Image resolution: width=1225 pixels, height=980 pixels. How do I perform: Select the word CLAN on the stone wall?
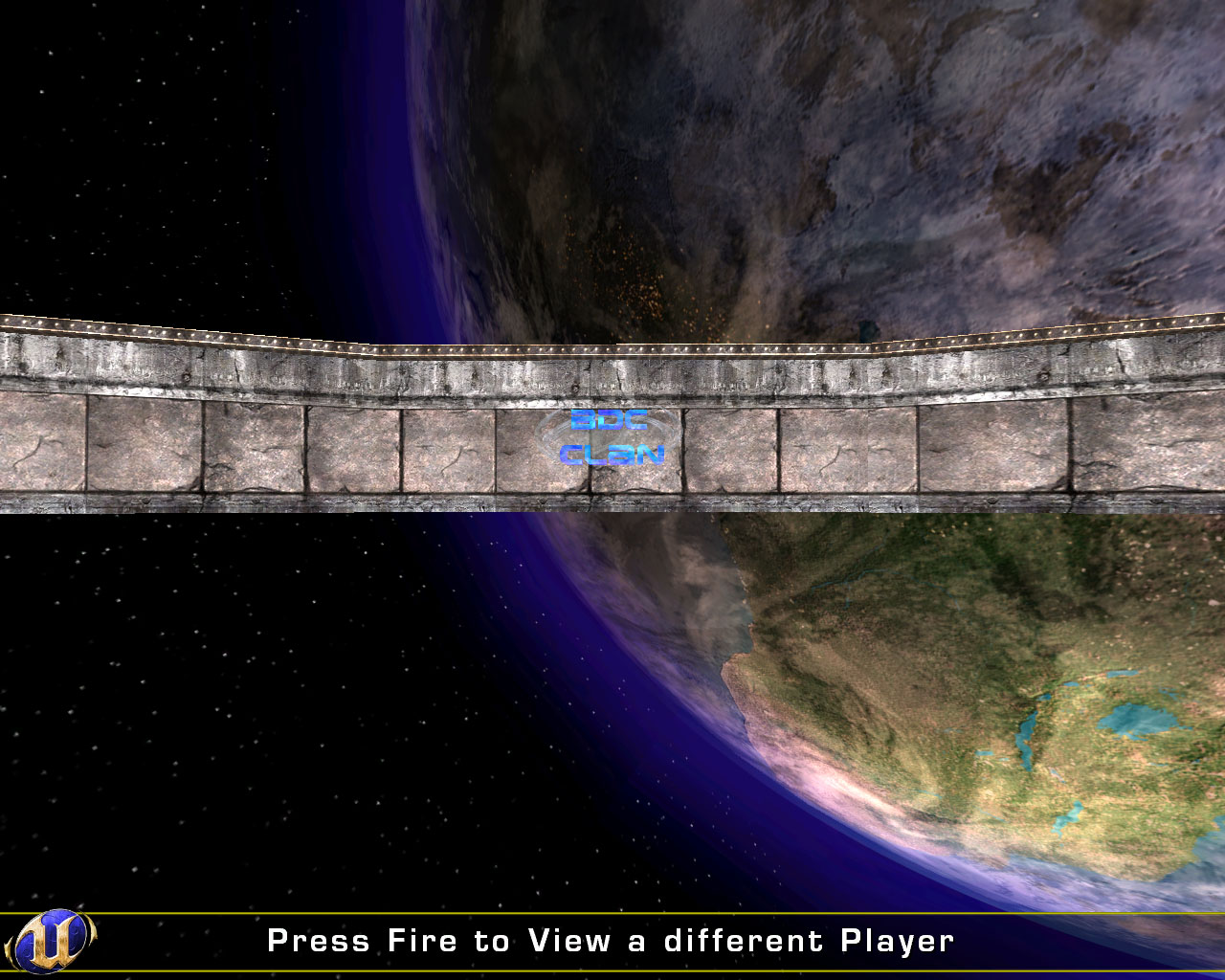[613, 457]
